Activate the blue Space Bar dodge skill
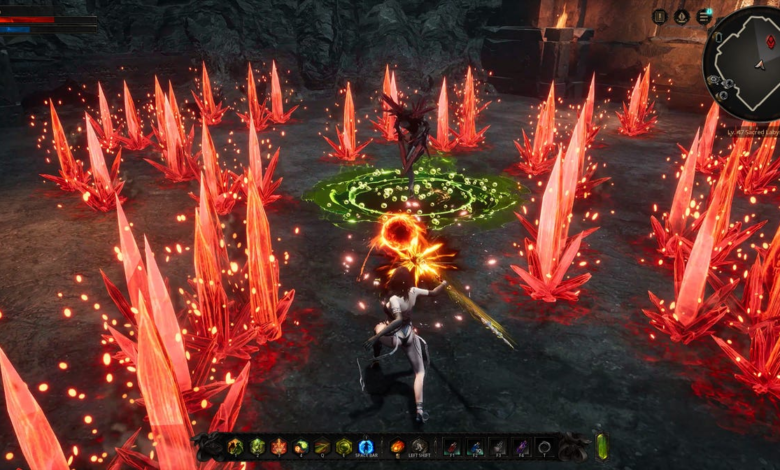 click(x=366, y=447)
